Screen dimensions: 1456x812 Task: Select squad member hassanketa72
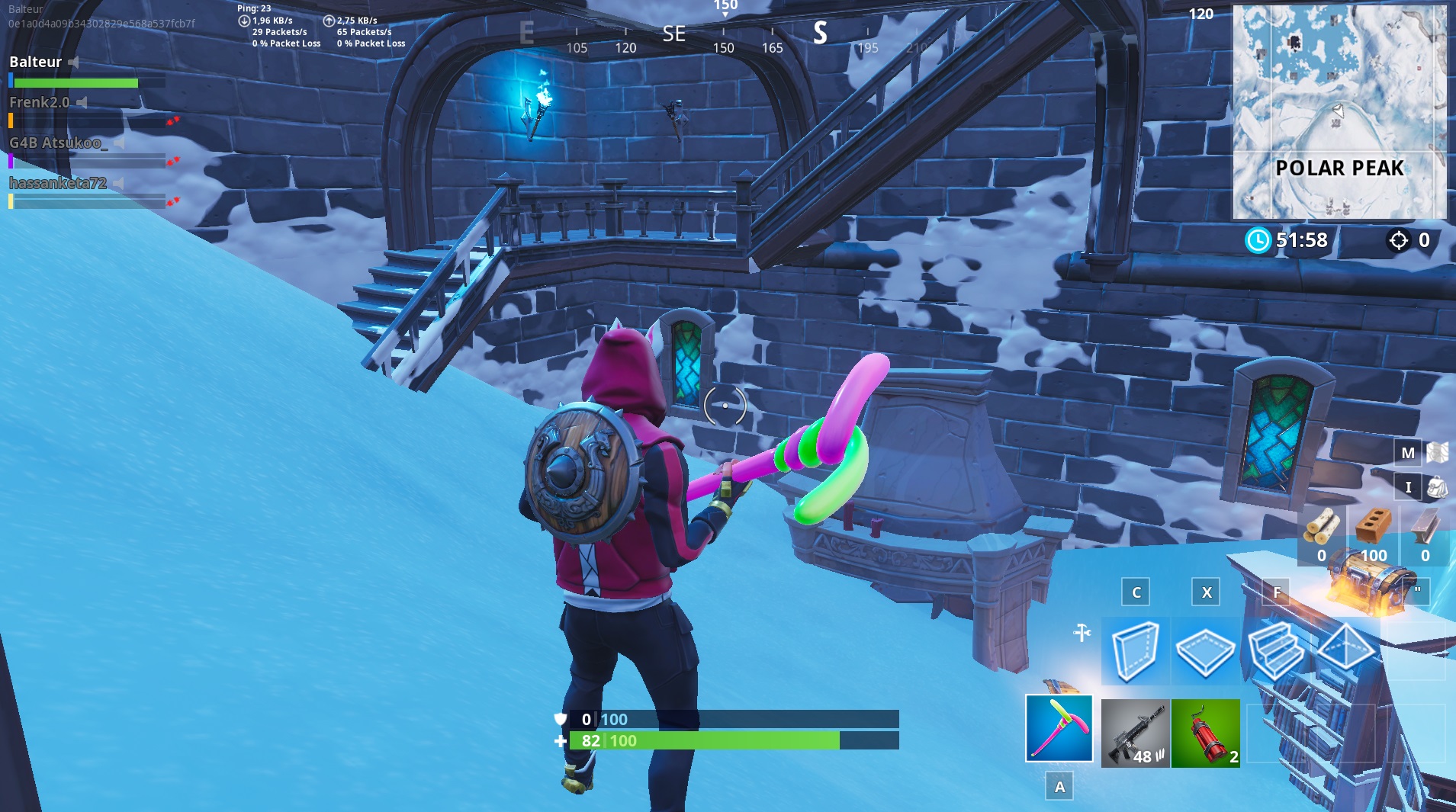tap(58, 183)
